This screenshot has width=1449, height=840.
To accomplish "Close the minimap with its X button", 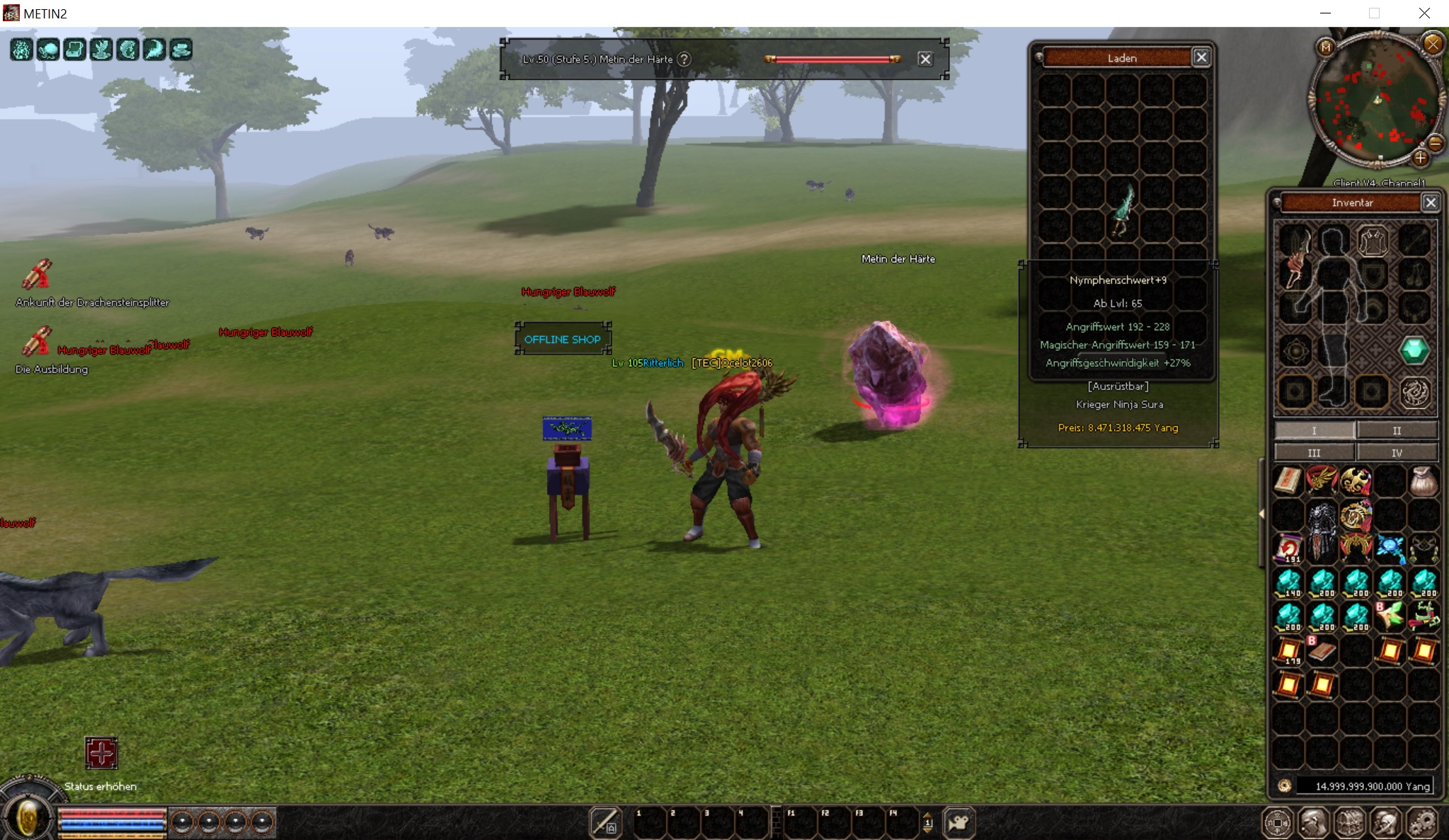I will point(1433,45).
